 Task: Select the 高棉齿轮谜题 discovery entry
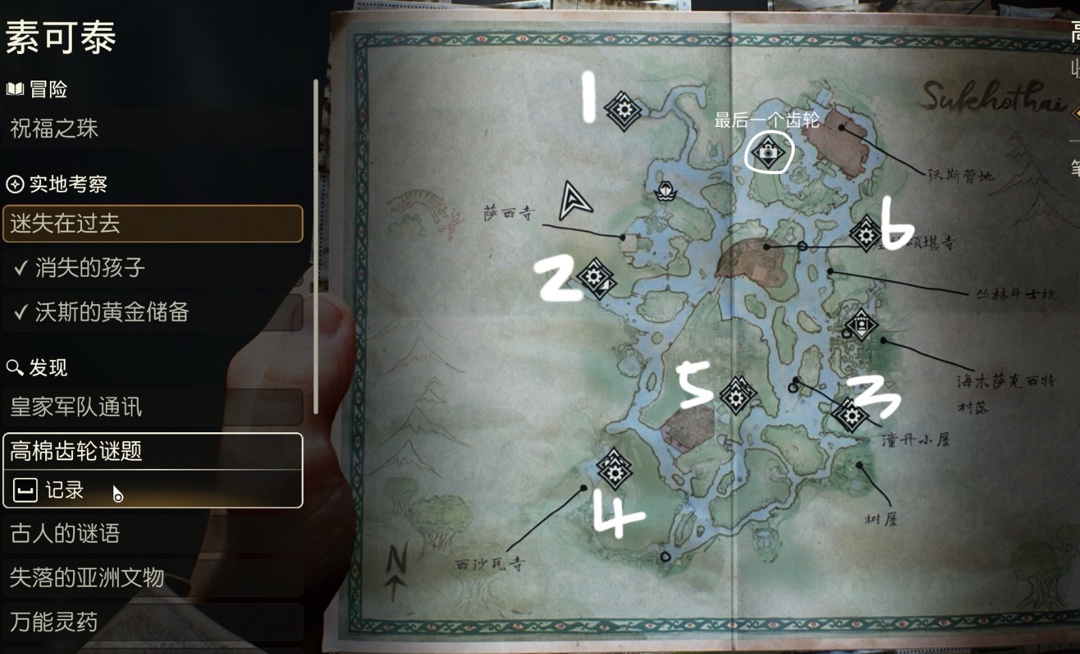pyautogui.click(x=152, y=451)
